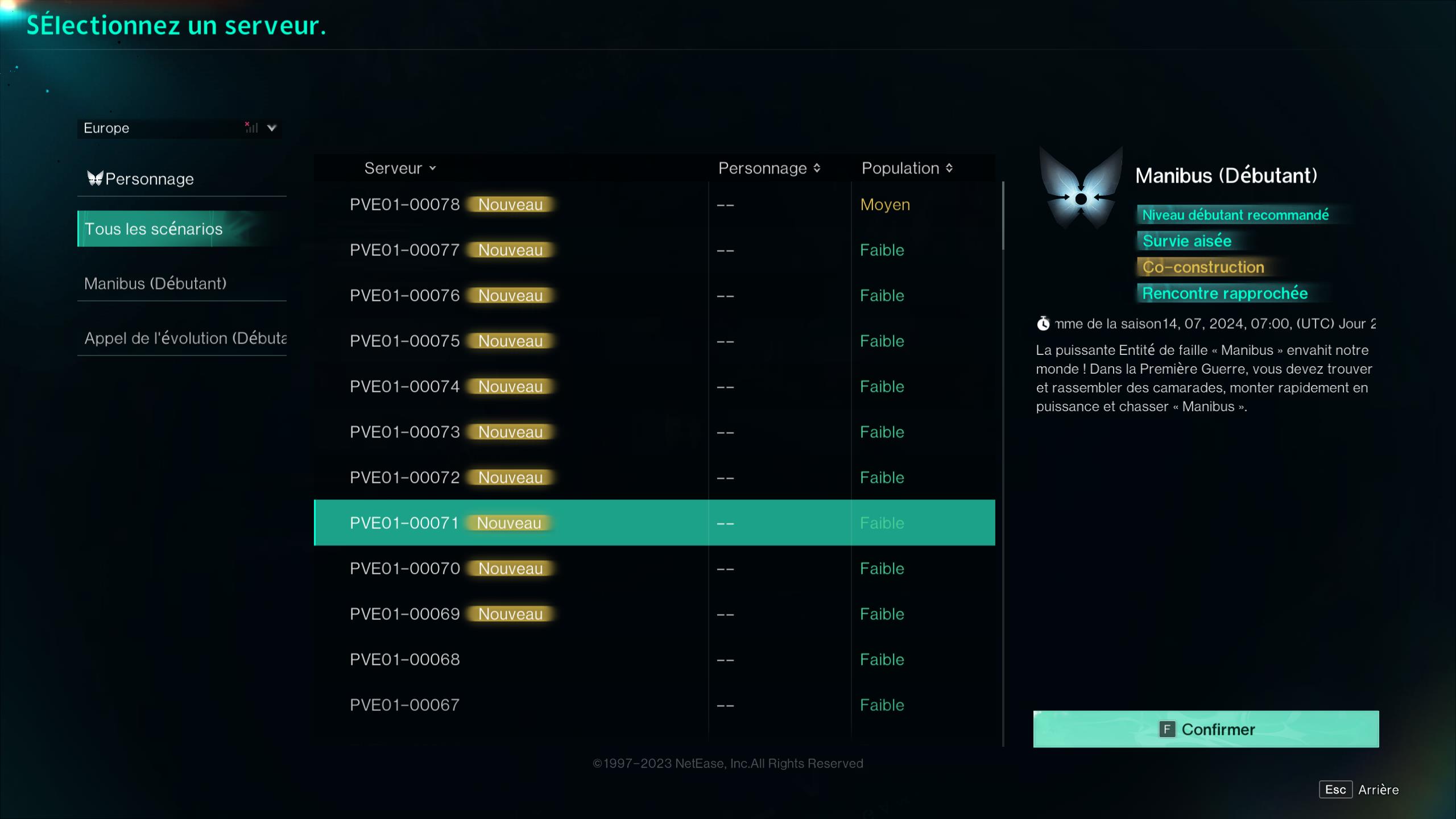Toggle the Rencontre rapprochée tag
The height and width of the screenshot is (819, 1456).
[1225, 293]
